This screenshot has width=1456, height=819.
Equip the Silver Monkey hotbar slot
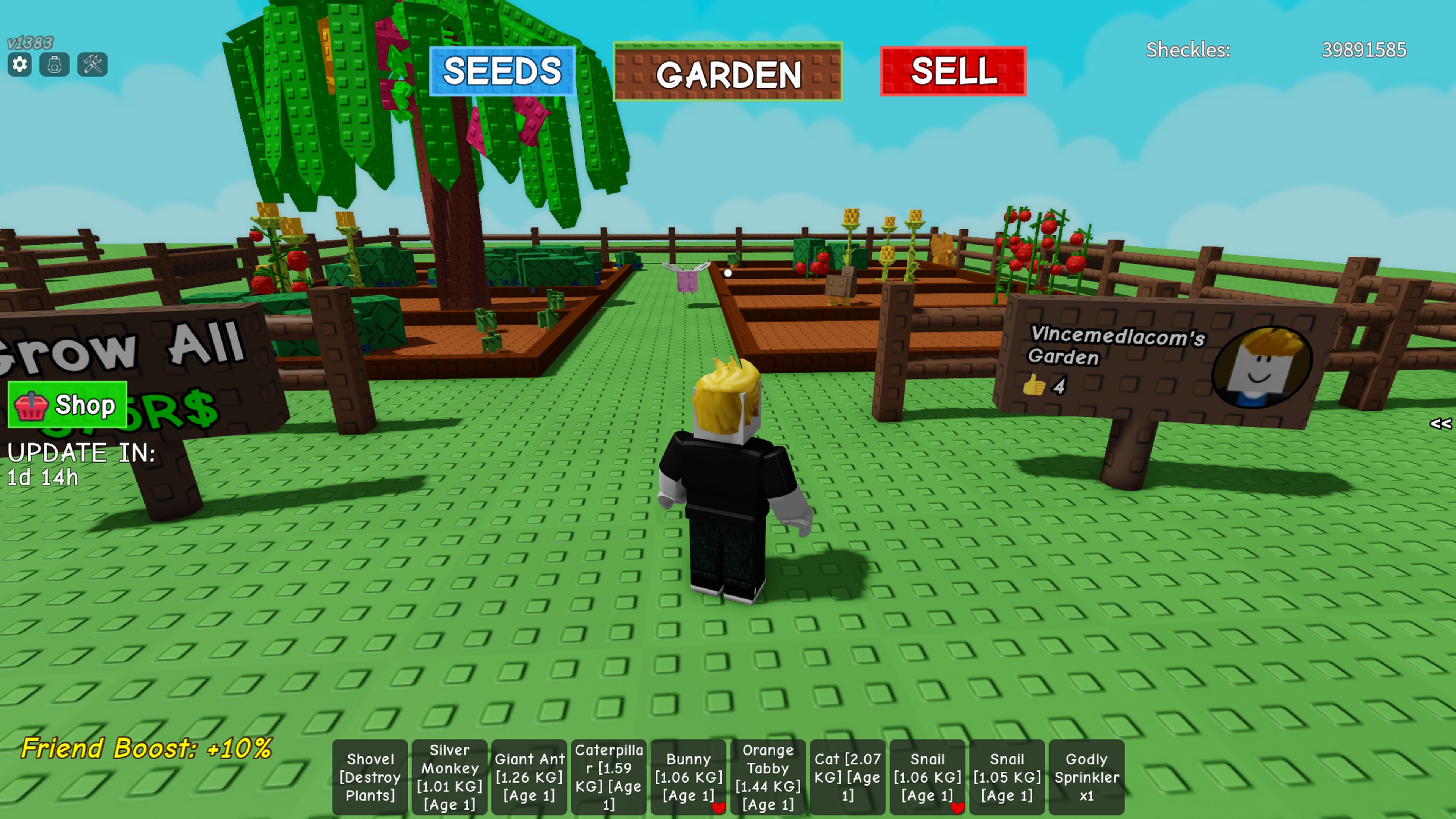[x=449, y=777]
